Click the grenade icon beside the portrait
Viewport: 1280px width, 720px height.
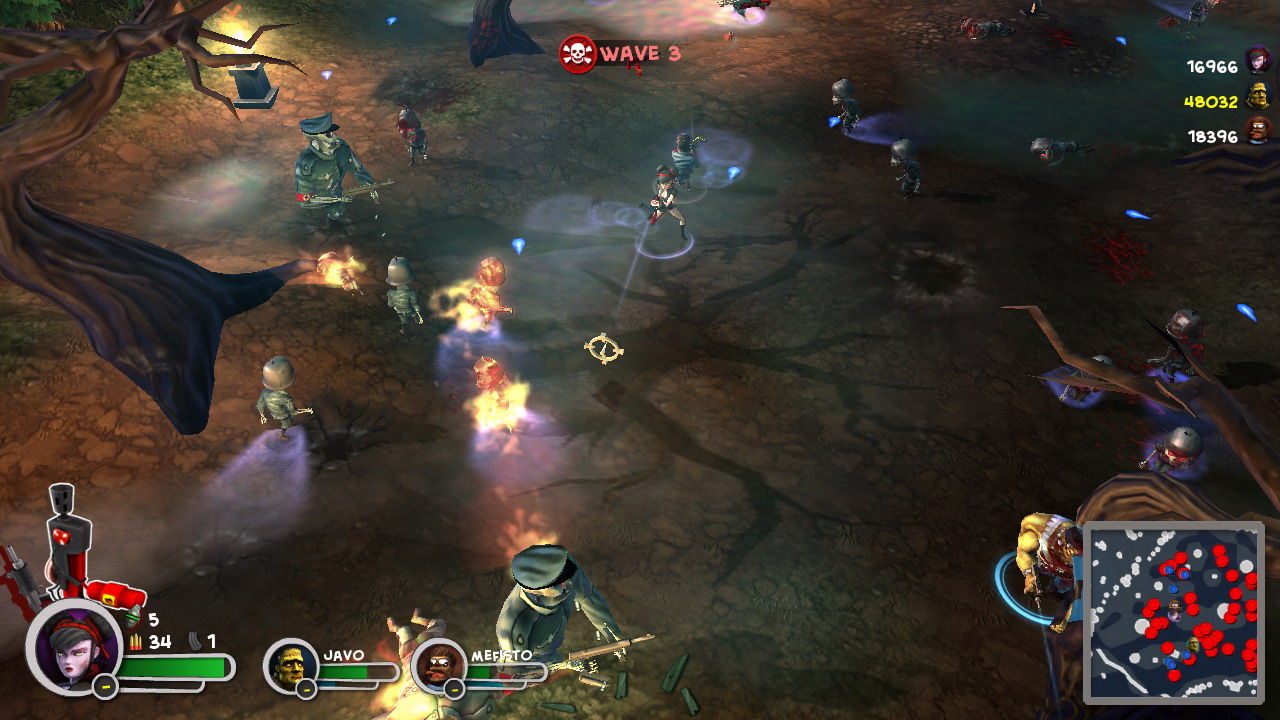pos(134,620)
